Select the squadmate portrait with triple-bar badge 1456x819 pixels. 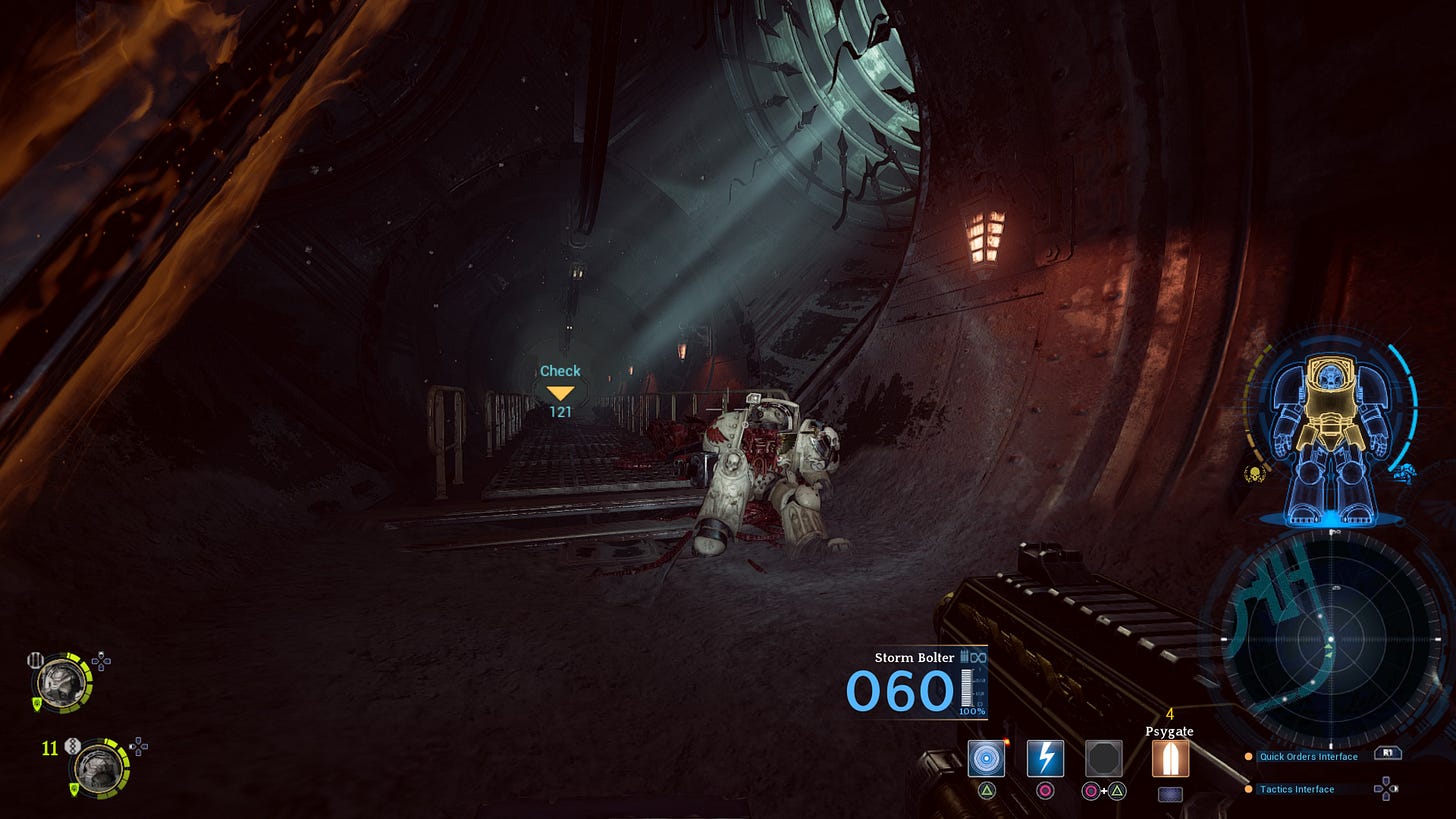click(58, 682)
